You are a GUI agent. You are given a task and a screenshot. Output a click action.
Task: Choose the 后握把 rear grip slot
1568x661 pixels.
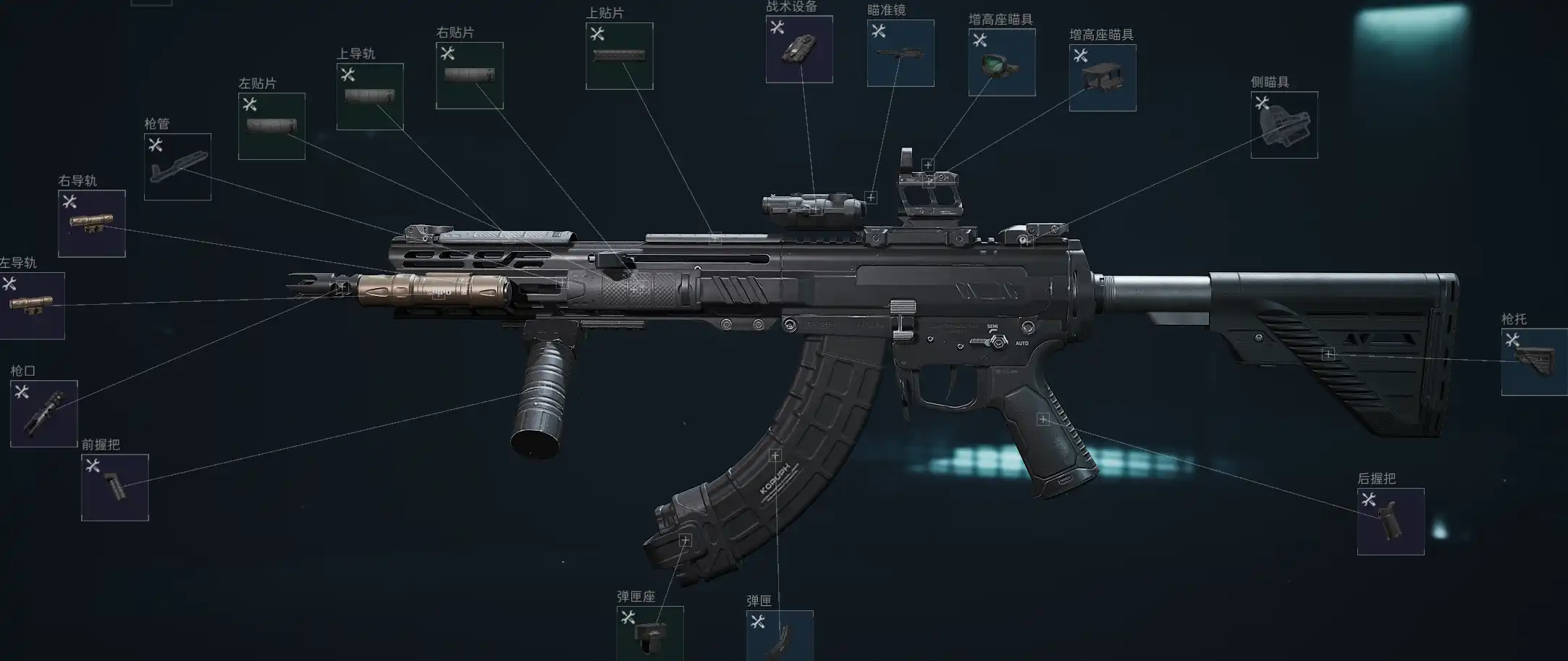click(1391, 521)
